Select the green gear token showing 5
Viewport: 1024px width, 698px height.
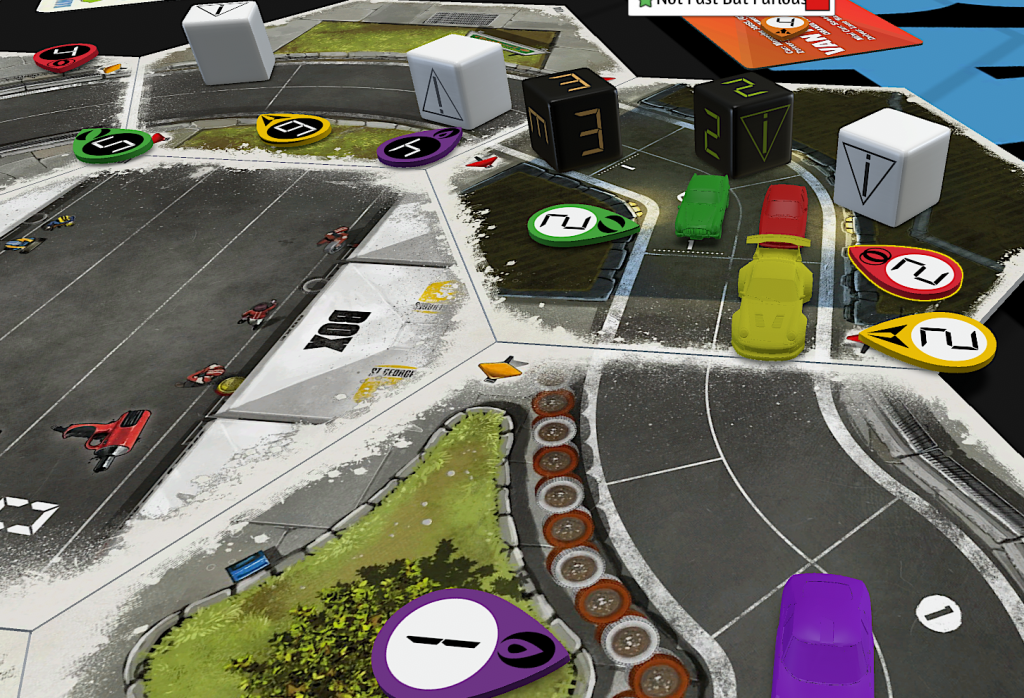(113, 143)
